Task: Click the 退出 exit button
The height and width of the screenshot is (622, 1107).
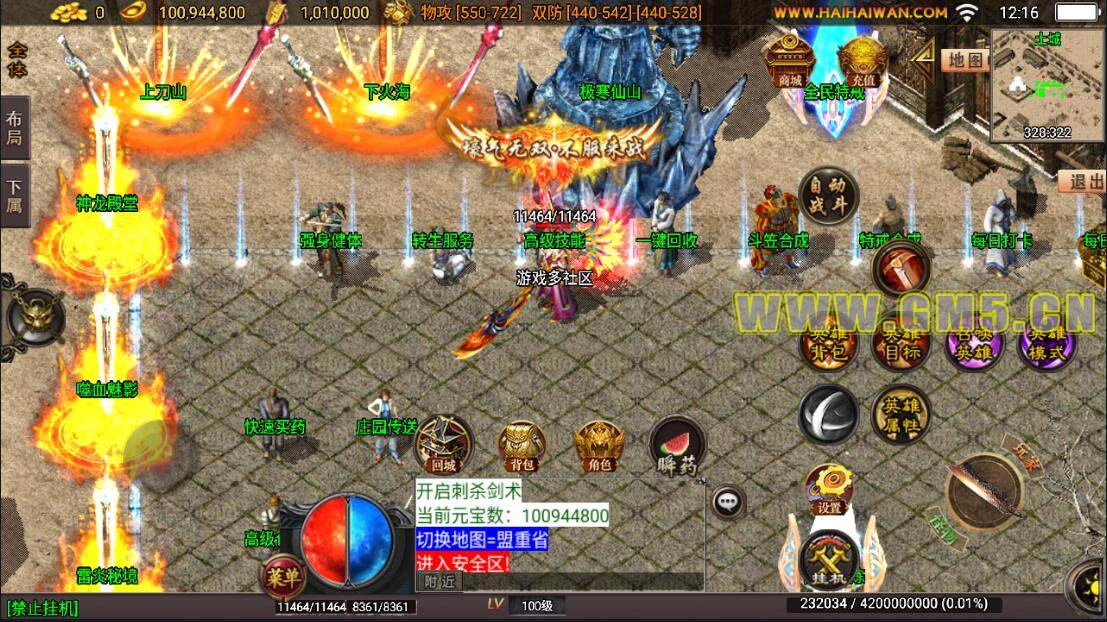Action: (1081, 182)
